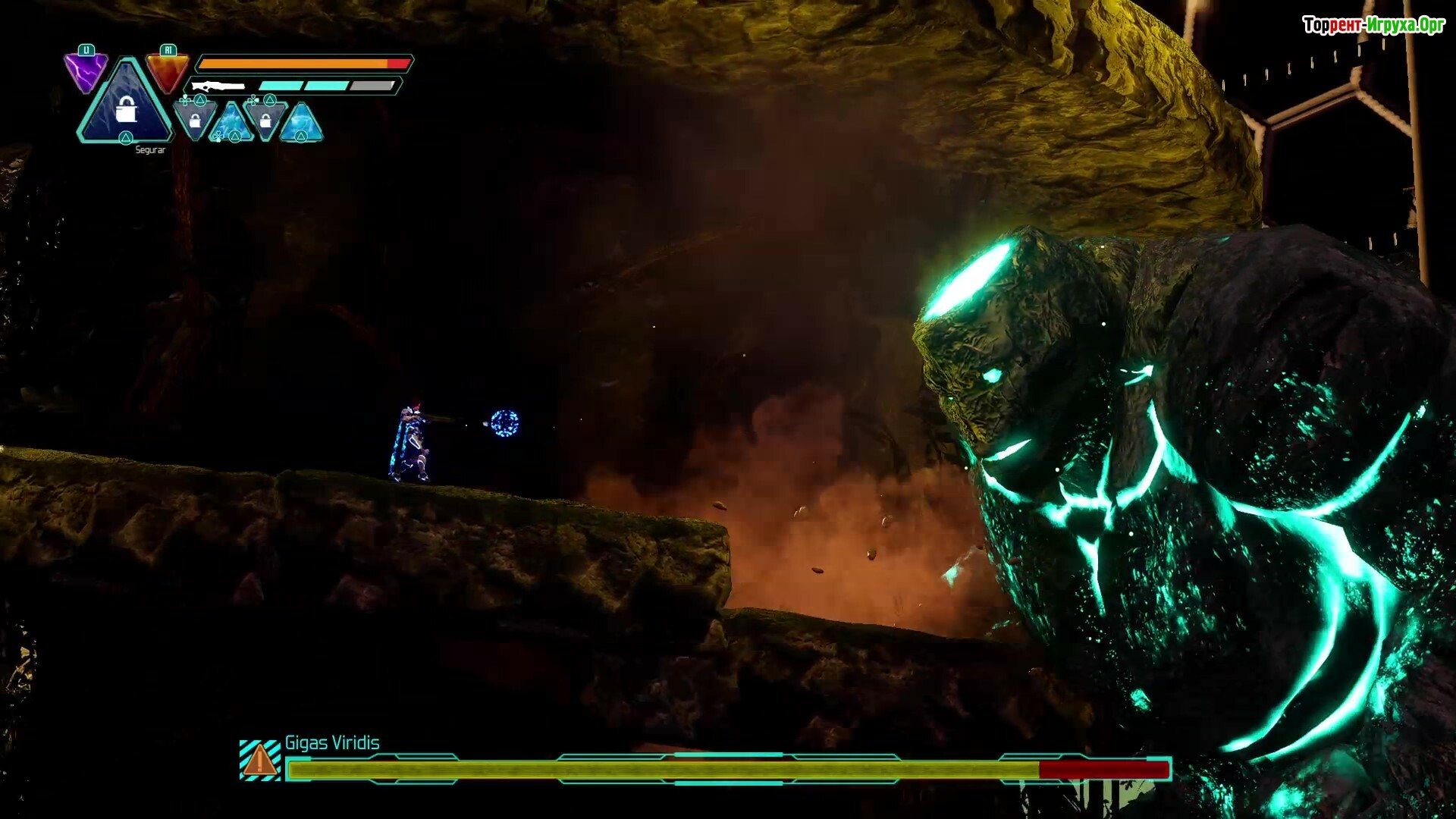This screenshot has height=819, width=1456.
Task: Open the Торрент-Игруха.Орг watermark link
Action: click(1373, 26)
